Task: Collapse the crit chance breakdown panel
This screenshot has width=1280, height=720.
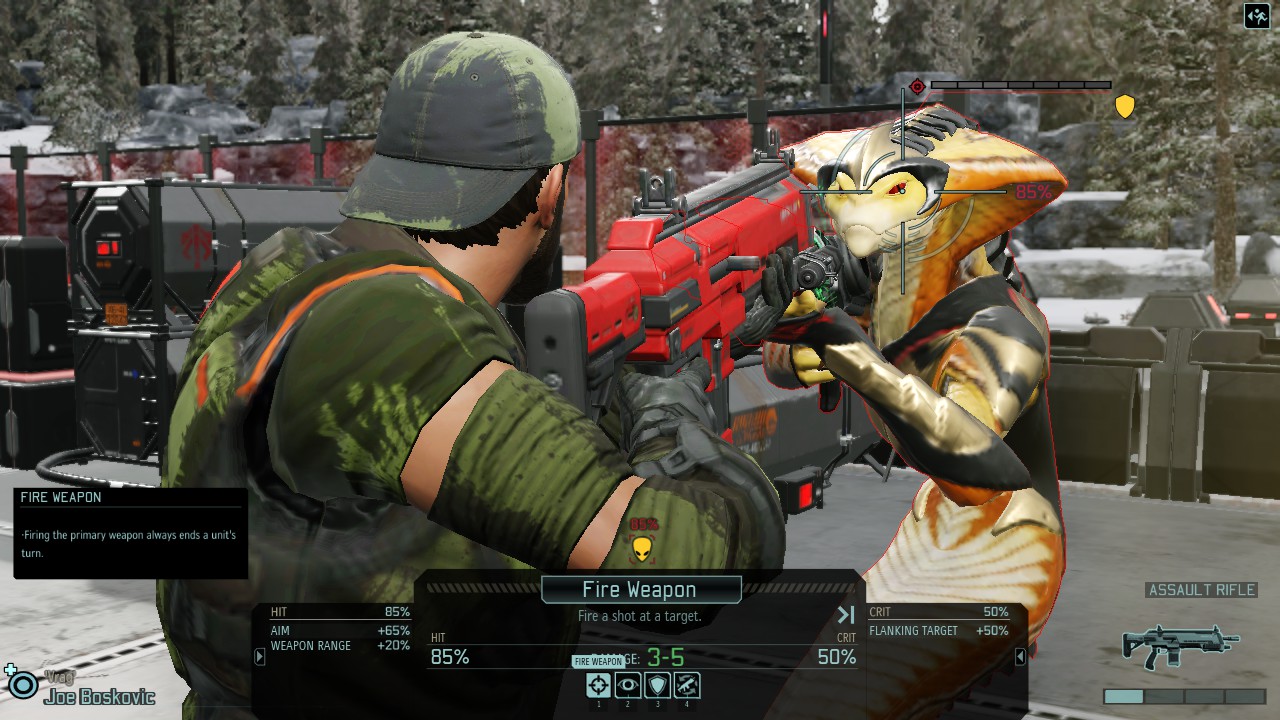Action: 1020,657
